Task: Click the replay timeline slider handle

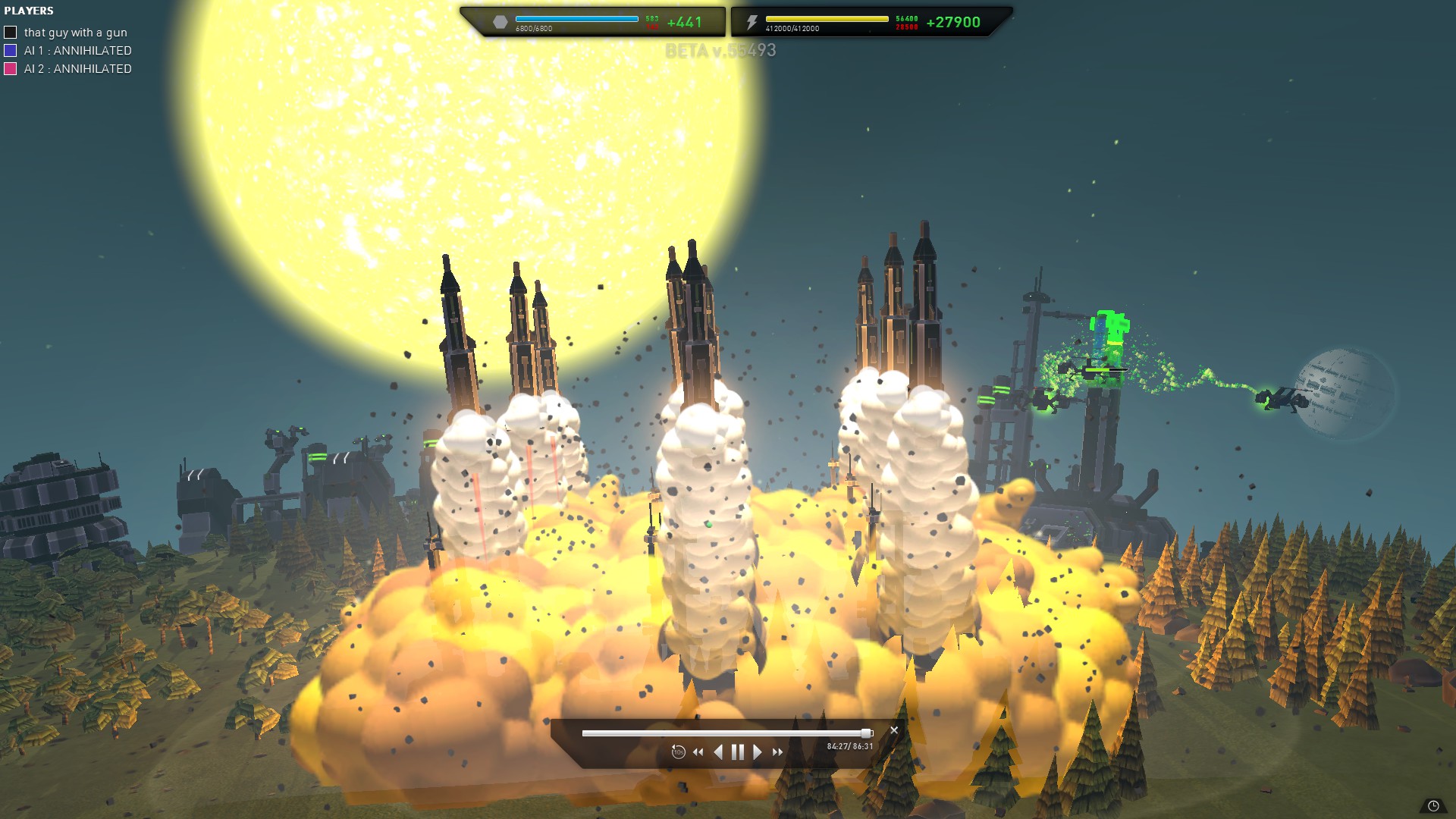Action: click(x=866, y=733)
